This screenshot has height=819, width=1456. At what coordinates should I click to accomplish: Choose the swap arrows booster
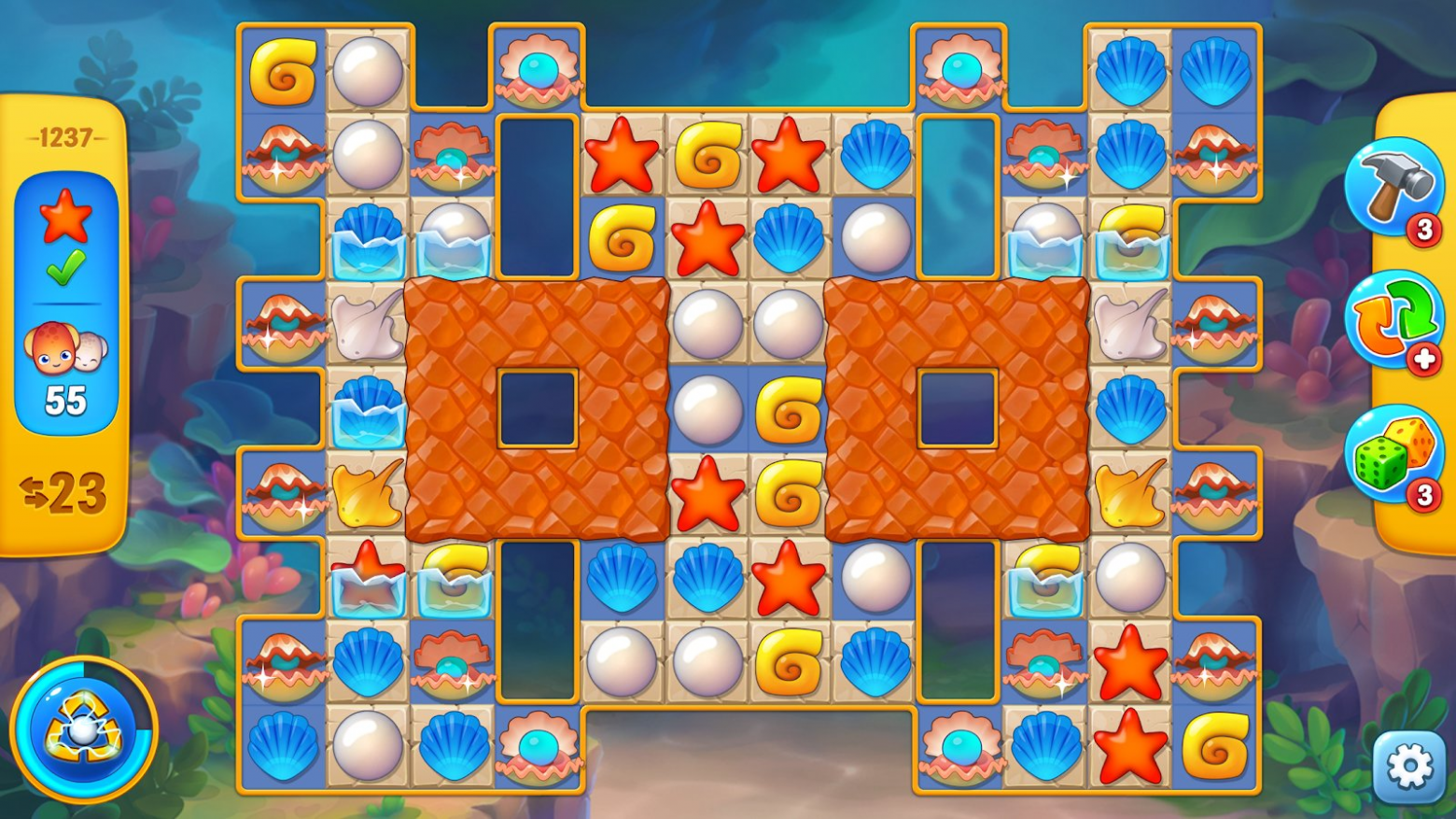click(1393, 320)
